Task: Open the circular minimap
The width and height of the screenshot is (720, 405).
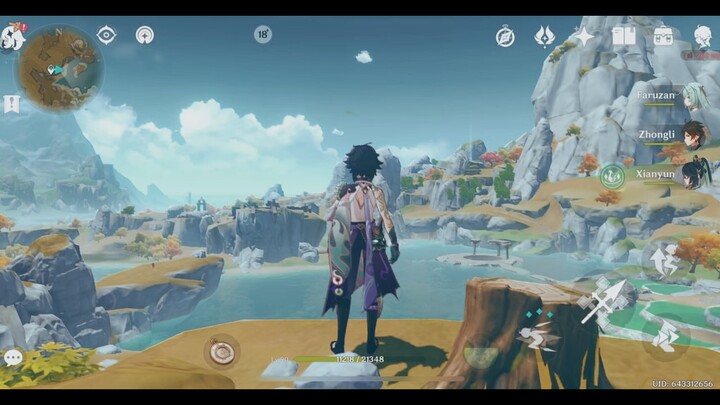Action: click(x=60, y=68)
